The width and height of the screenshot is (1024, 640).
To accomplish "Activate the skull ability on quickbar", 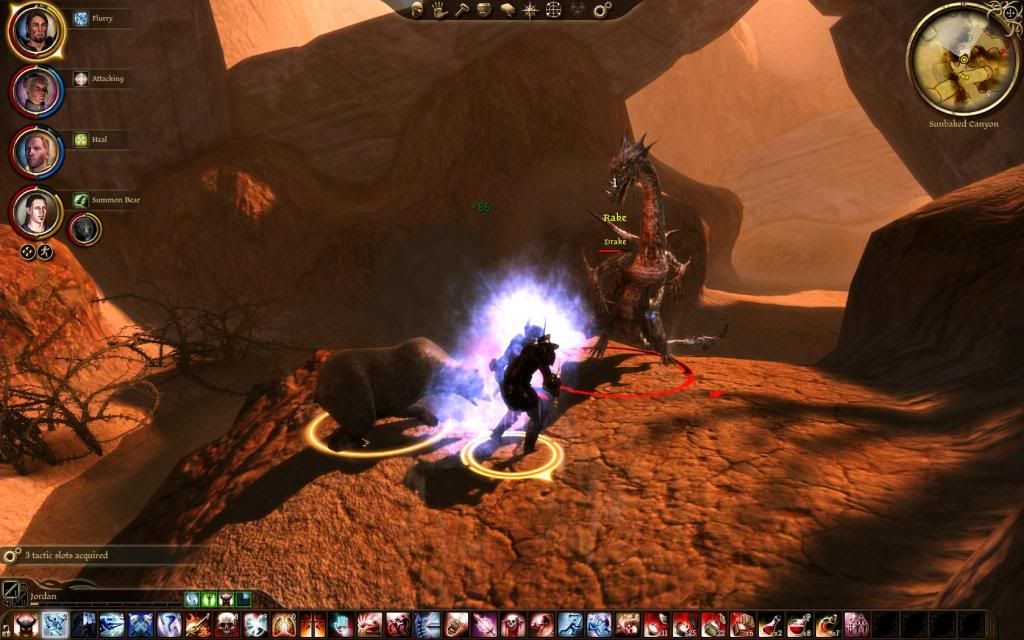I will pos(226,625).
